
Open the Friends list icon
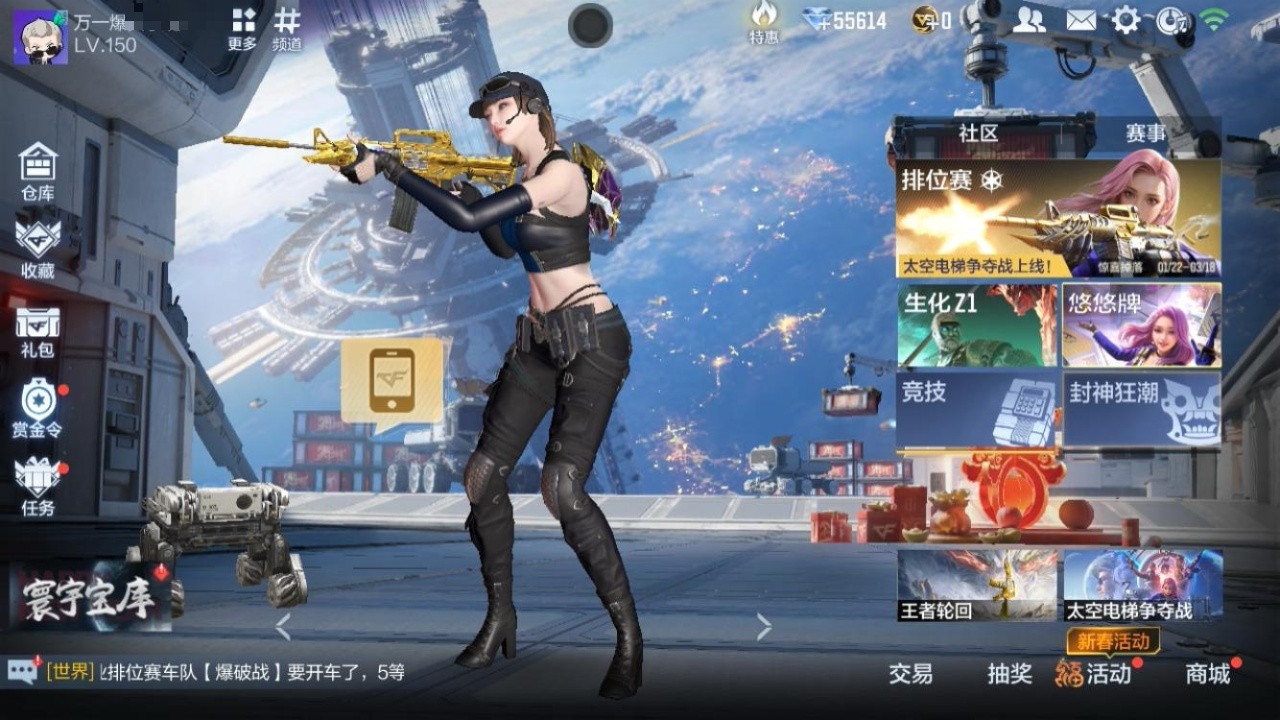click(x=1028, y=18)
